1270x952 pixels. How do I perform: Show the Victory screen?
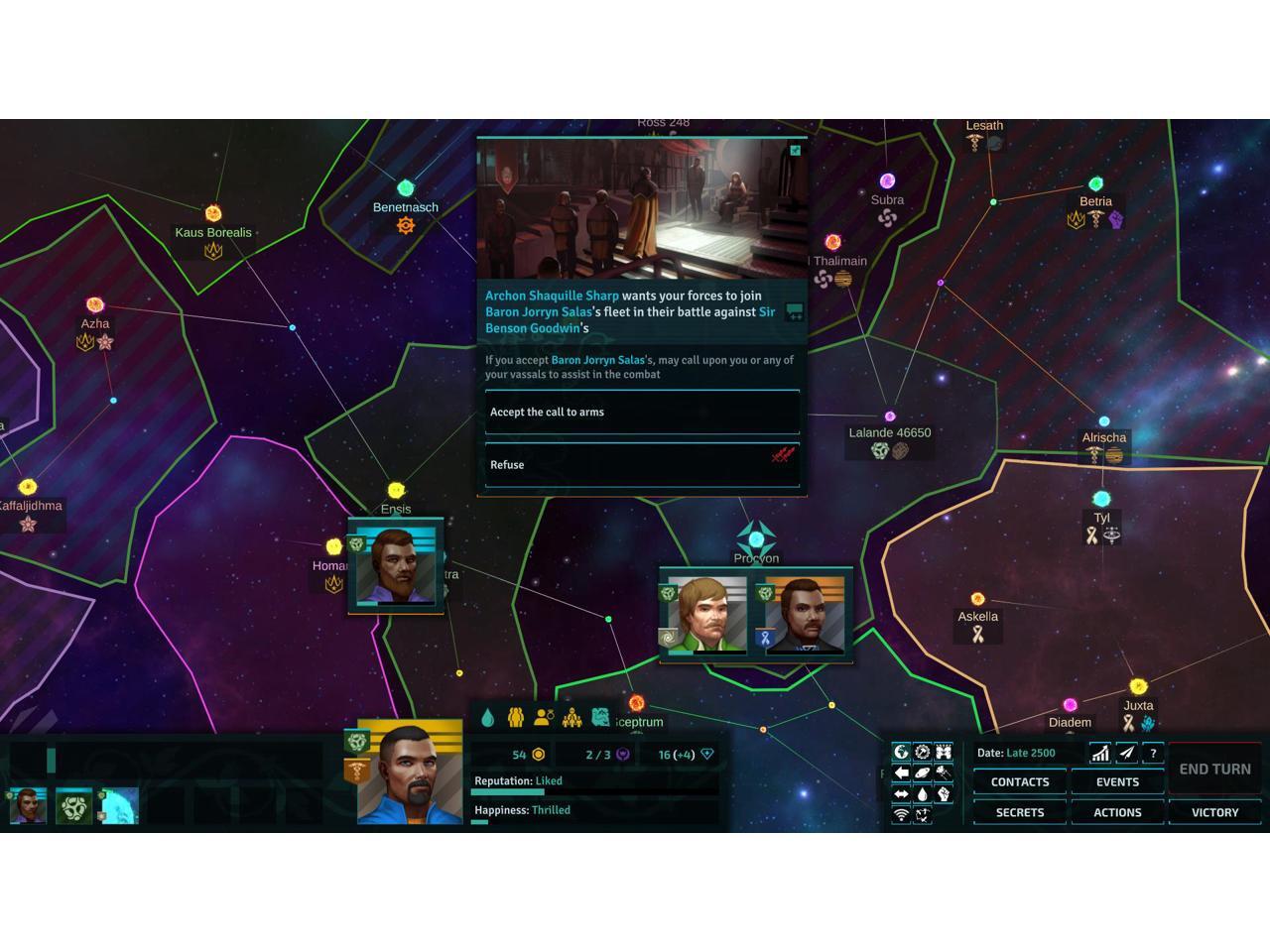[1214, 812]
